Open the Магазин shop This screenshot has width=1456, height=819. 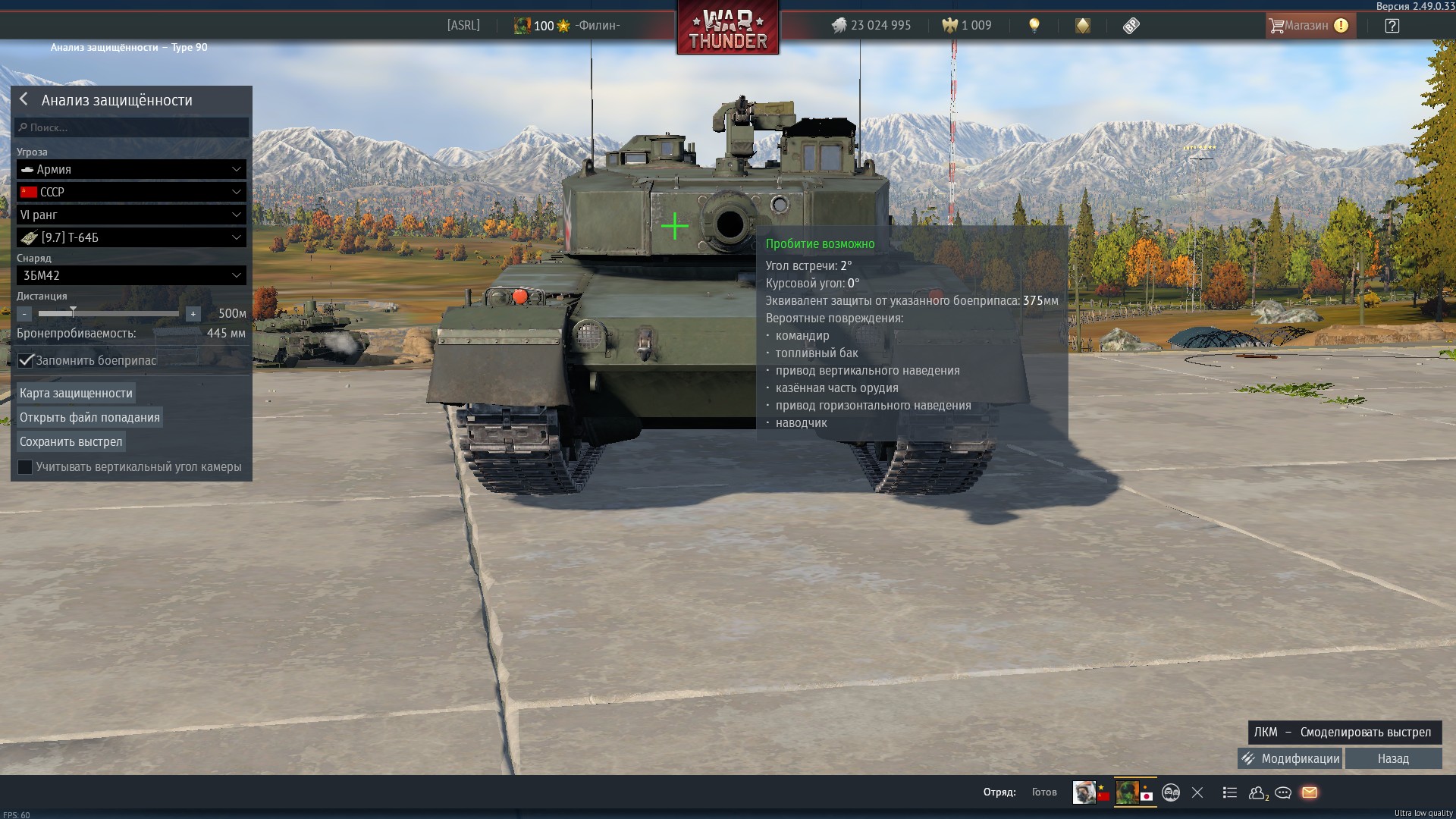(1309, 26)
